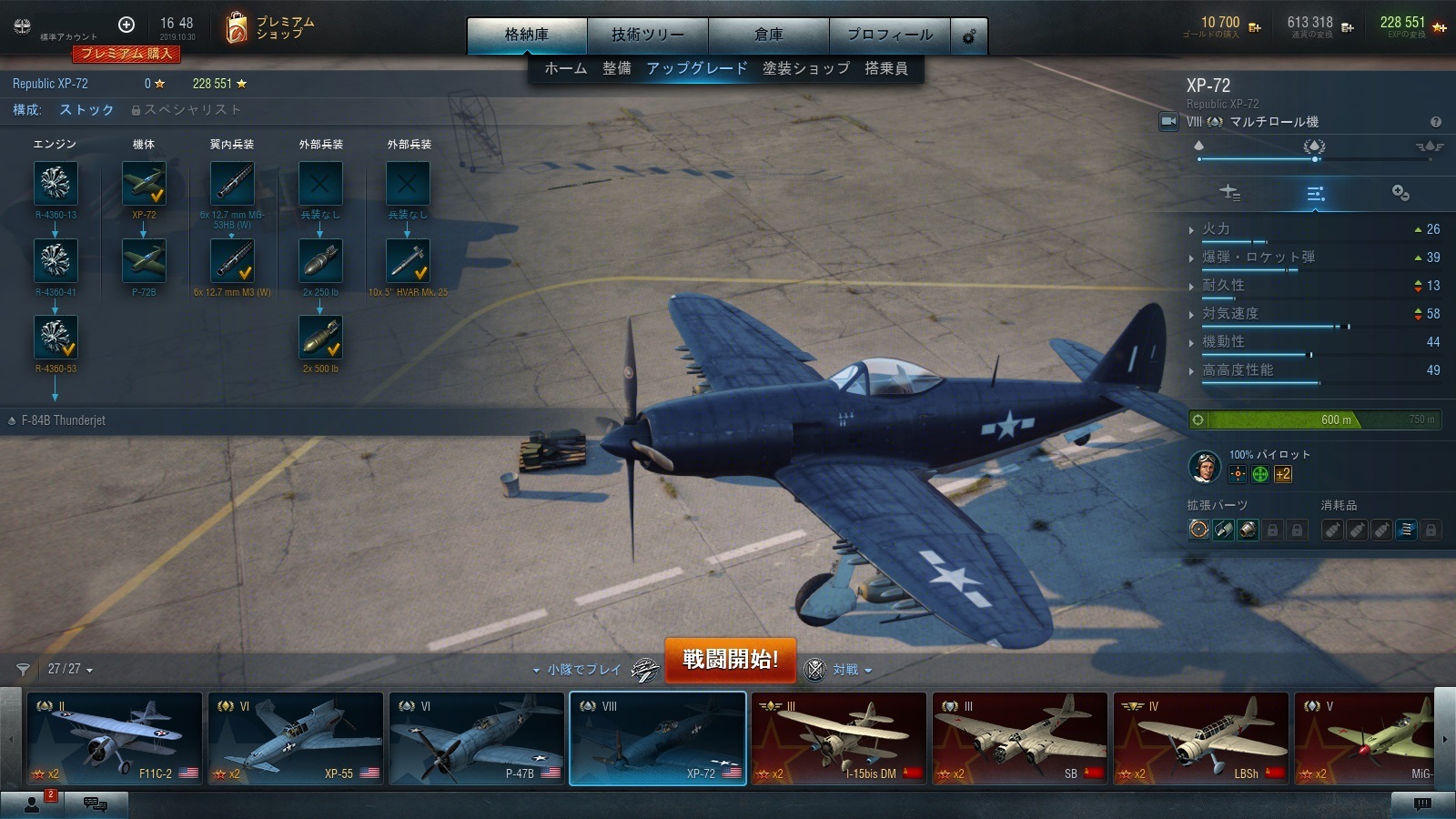
Task: Select the R-4360-41 engine module
Action: coord(56,261)
